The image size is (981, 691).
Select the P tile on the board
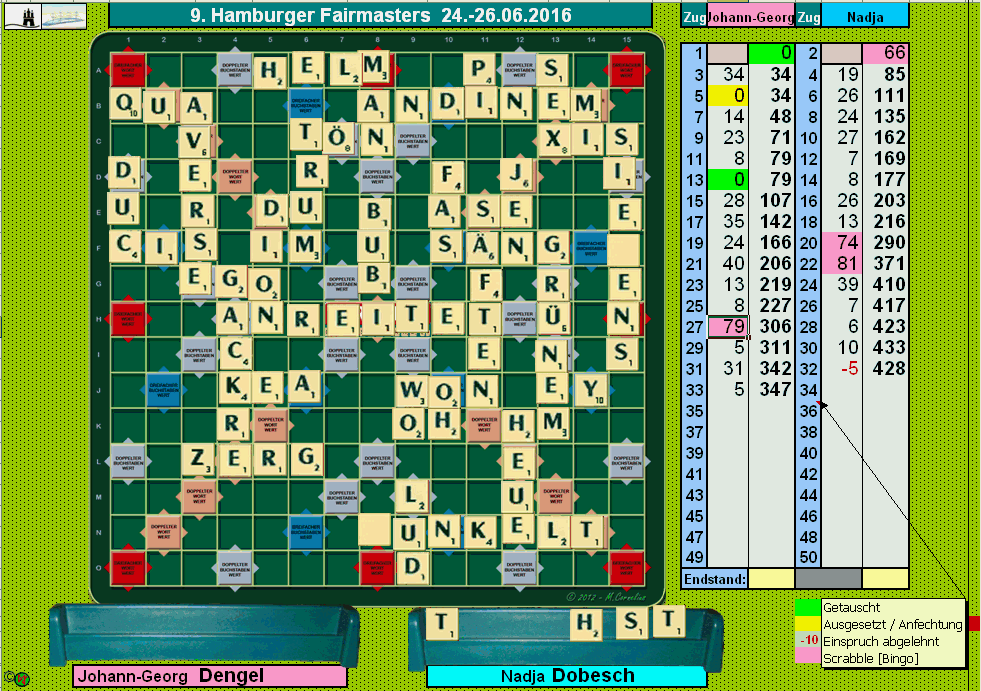point(482,69)
